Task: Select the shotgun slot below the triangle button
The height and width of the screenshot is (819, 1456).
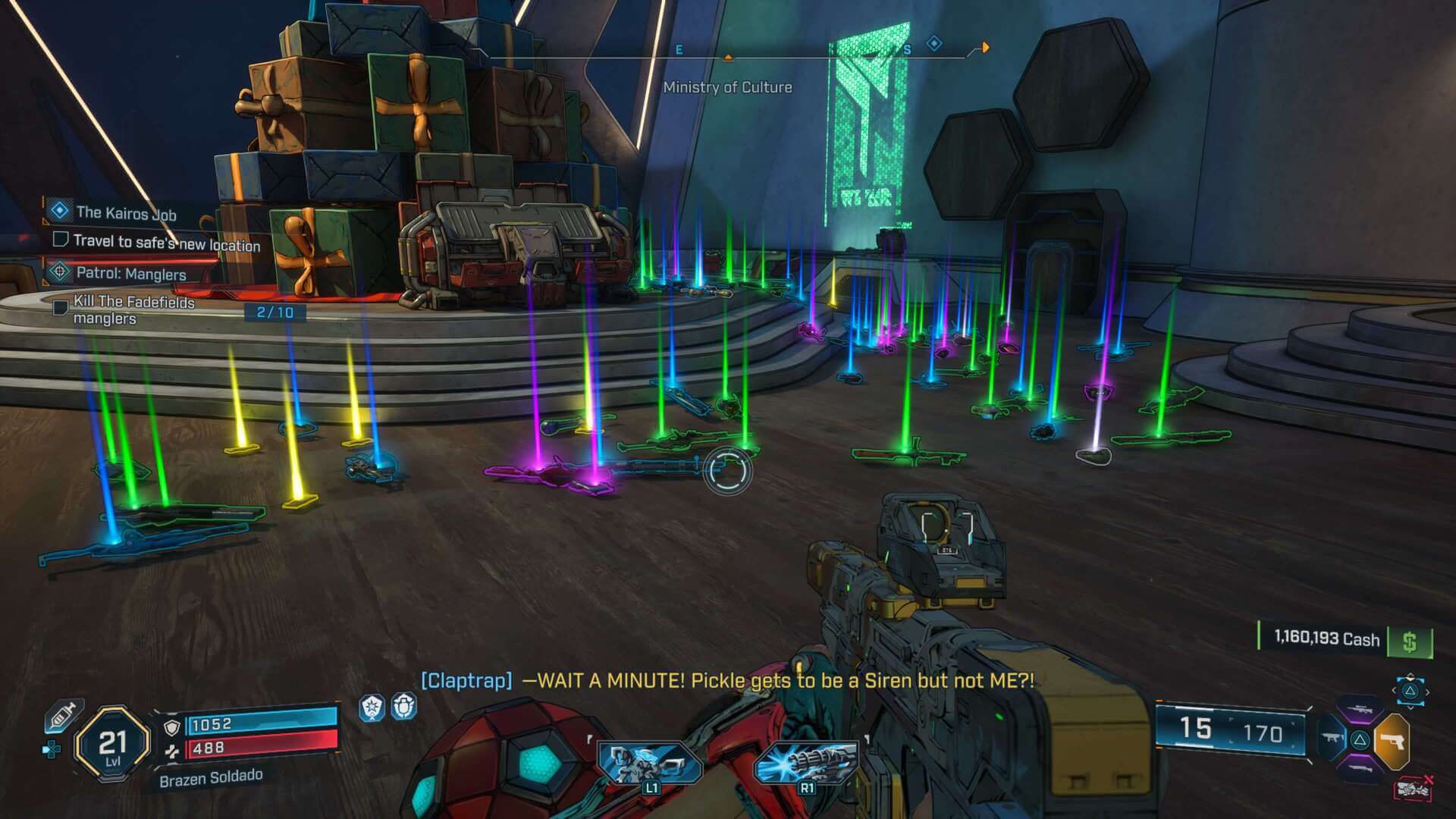Action: coord(1360,767)
